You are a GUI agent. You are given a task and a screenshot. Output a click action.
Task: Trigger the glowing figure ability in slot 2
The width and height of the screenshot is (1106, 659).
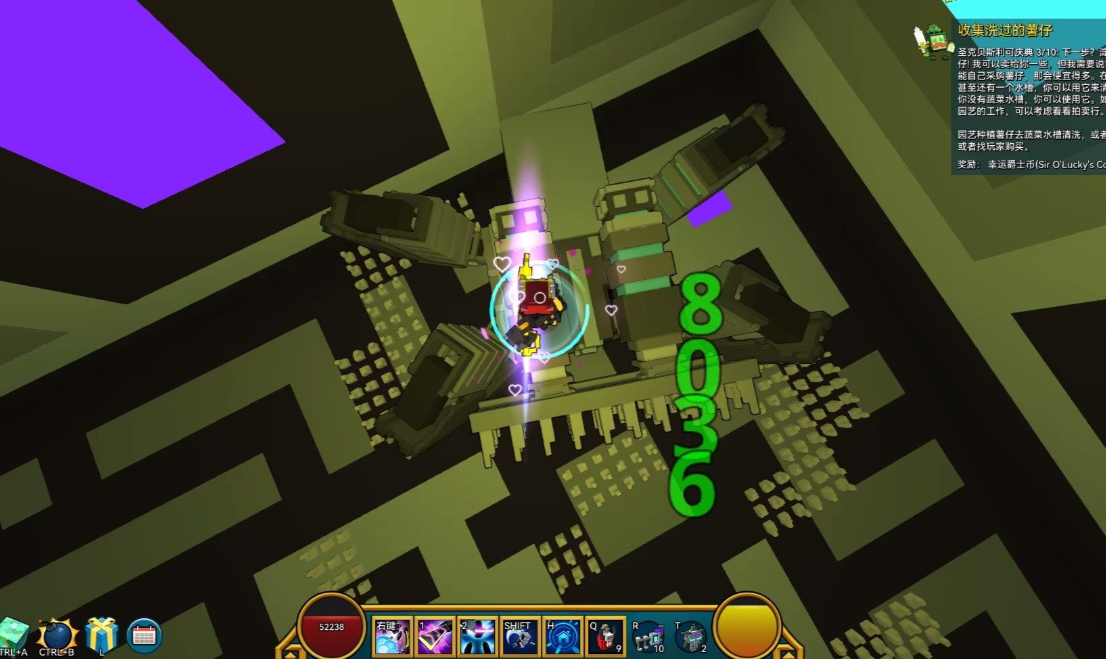click(x=478, y=636)
